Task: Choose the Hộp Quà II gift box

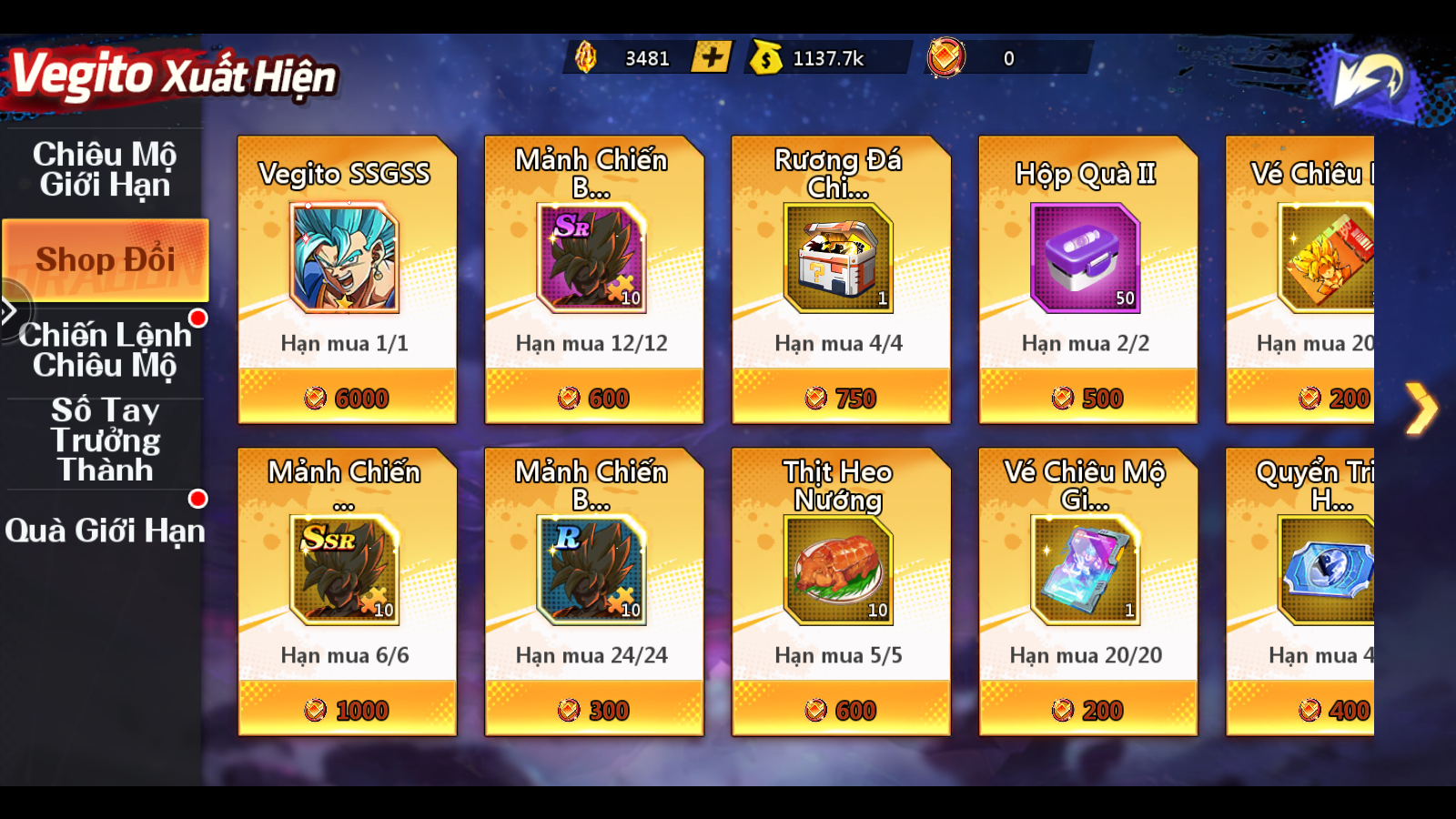Action: (1087, 398)
